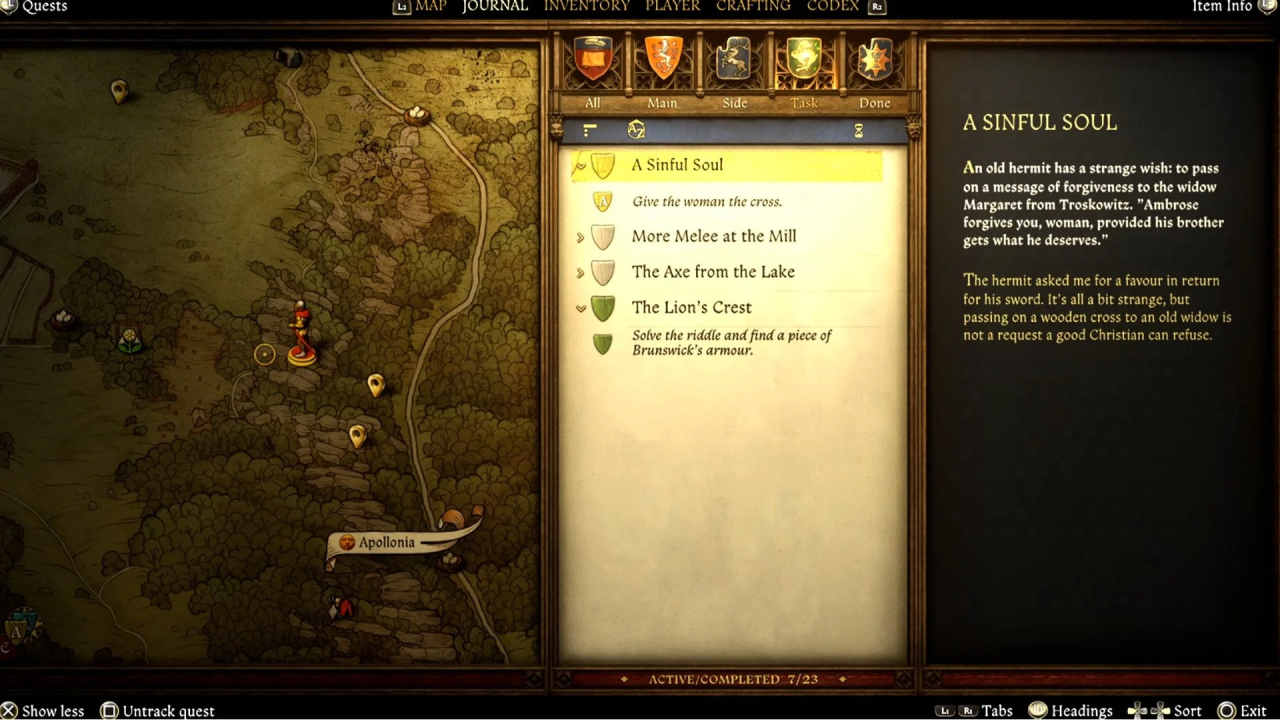This screenshot has width=1280, height=720.
Task: Select the A Sinful Soul quest
Action: [677, 165]
